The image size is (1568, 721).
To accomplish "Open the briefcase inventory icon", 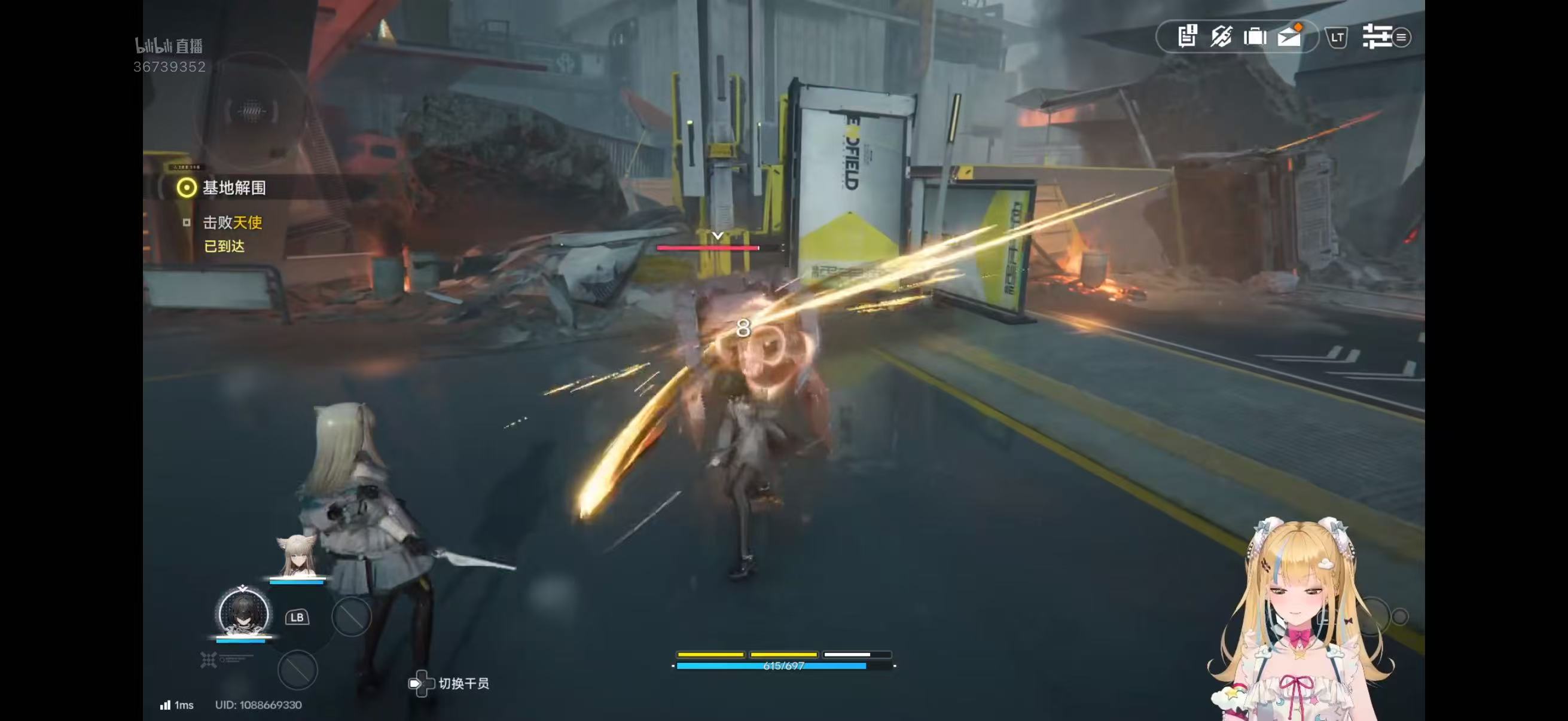I will point(1255,37).
